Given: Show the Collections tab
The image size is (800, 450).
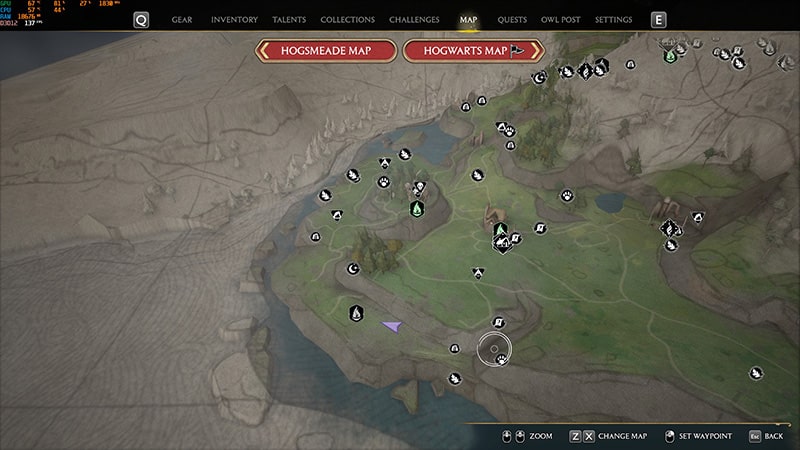Looking at the screenshot, I should [348, 19].
